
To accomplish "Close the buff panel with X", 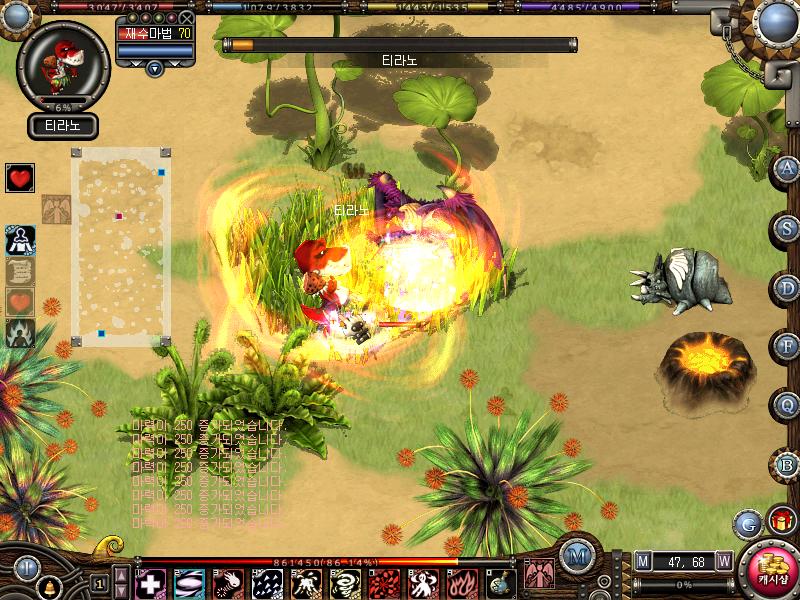I will [186, 18].
